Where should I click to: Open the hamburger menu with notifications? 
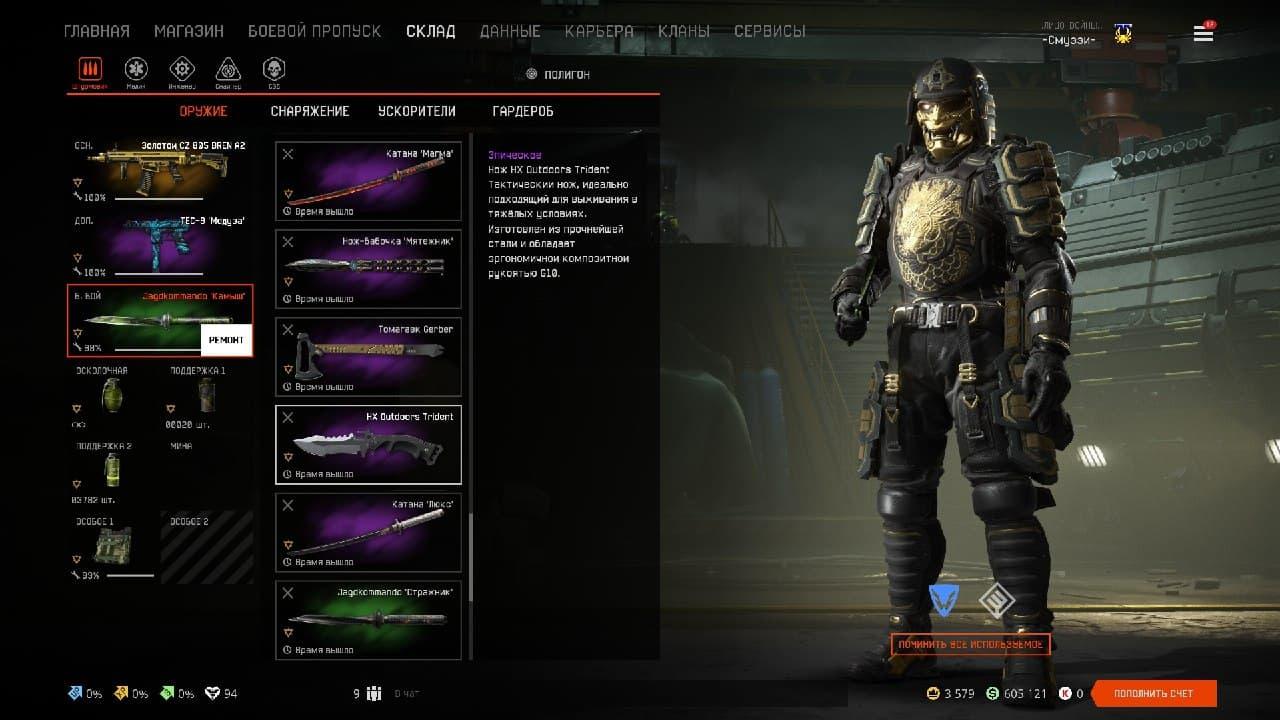point(1203,34)
